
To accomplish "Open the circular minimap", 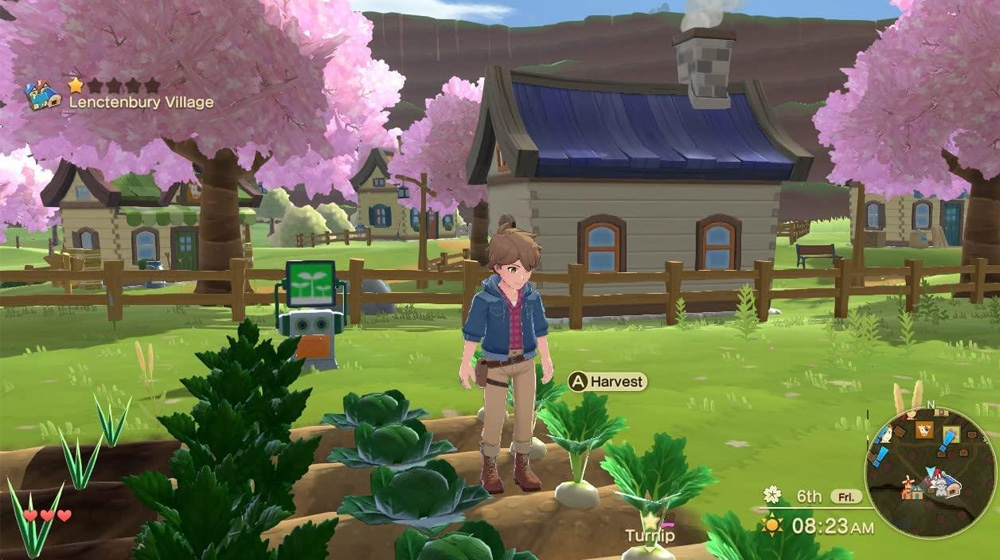I will click(x=930, y=473).
